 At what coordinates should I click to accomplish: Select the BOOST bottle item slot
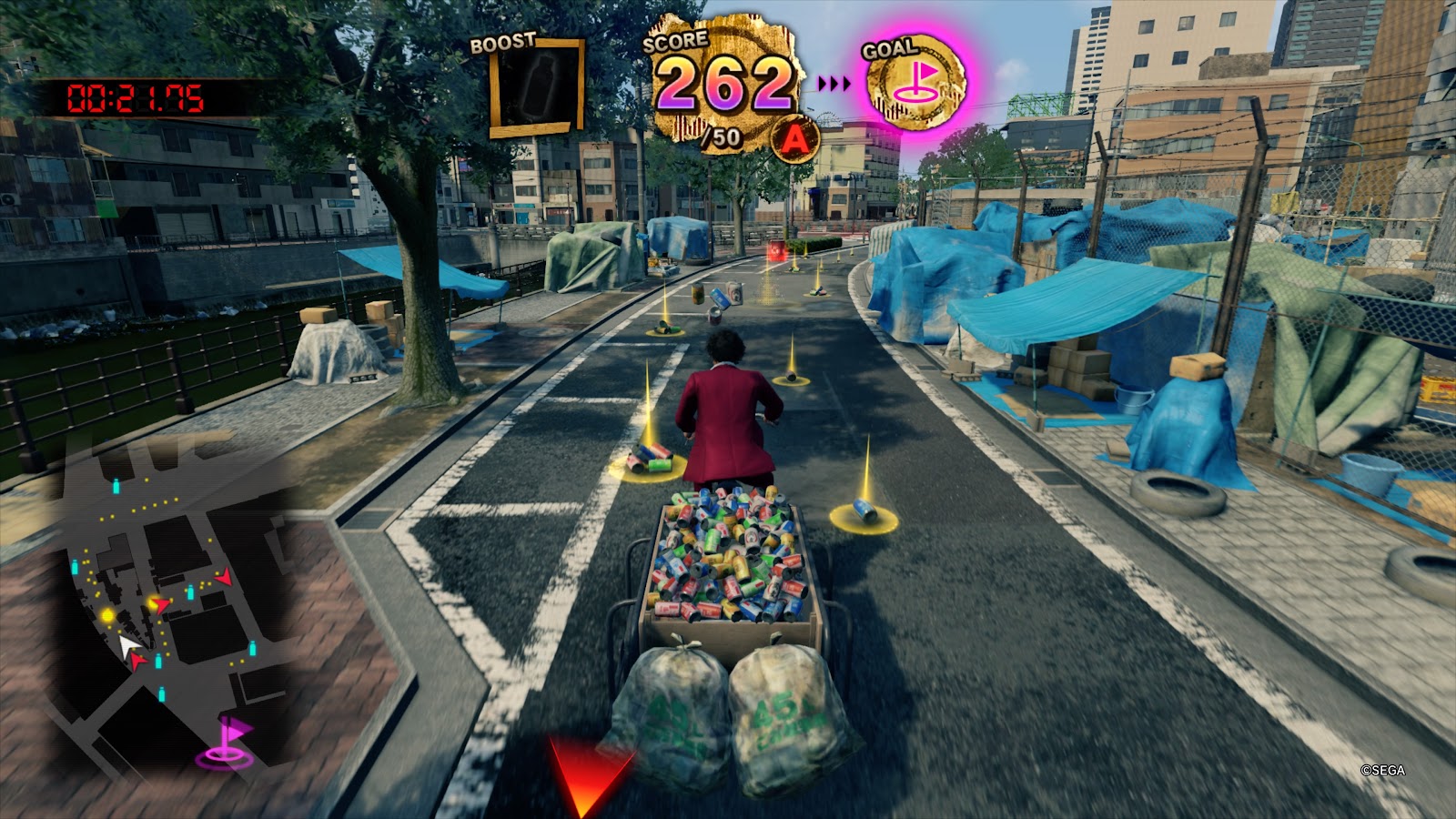(x=537, y=87)
